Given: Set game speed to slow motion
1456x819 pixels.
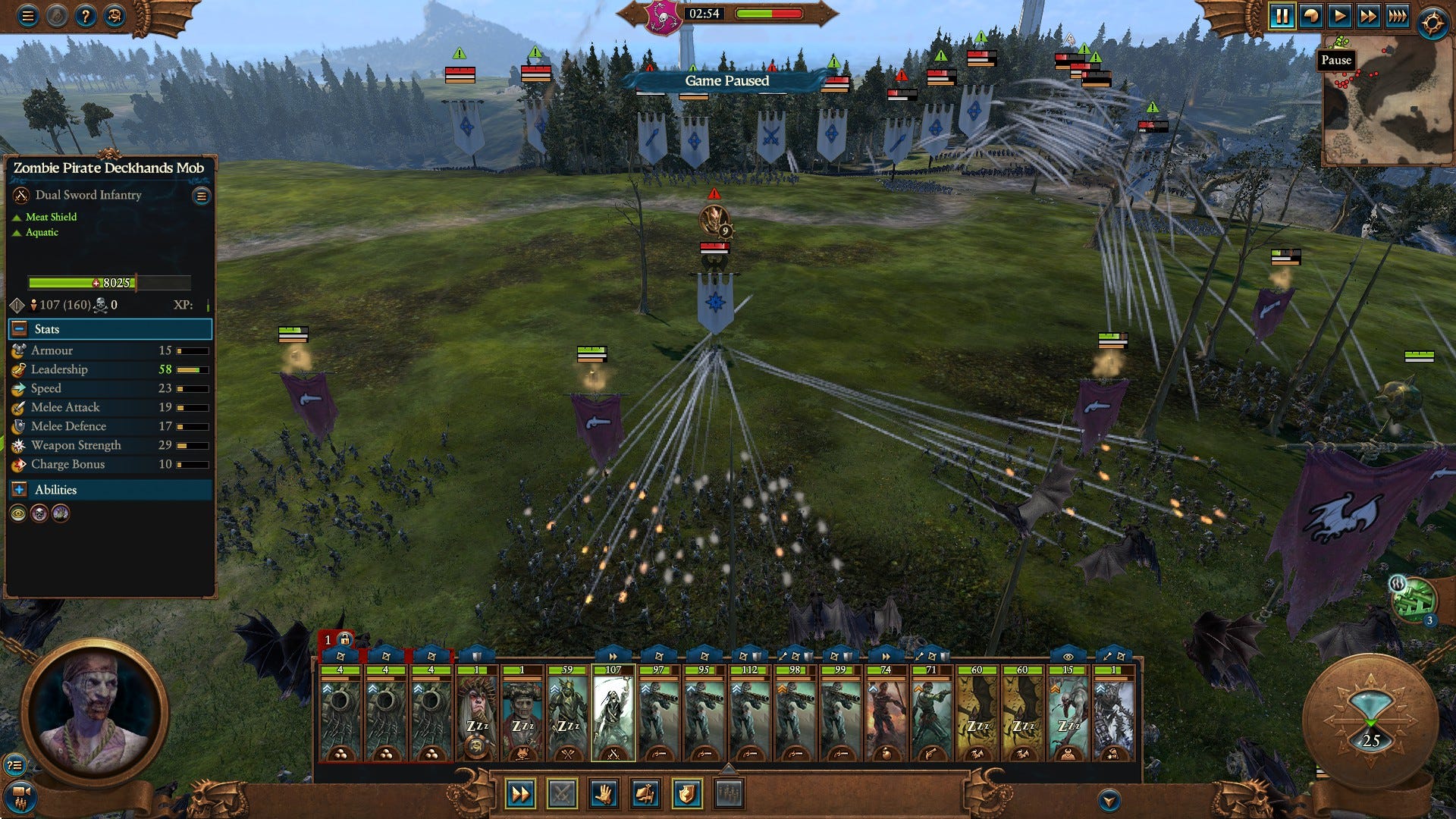Looking at the screenshot, I should [x=1310, y=16].
